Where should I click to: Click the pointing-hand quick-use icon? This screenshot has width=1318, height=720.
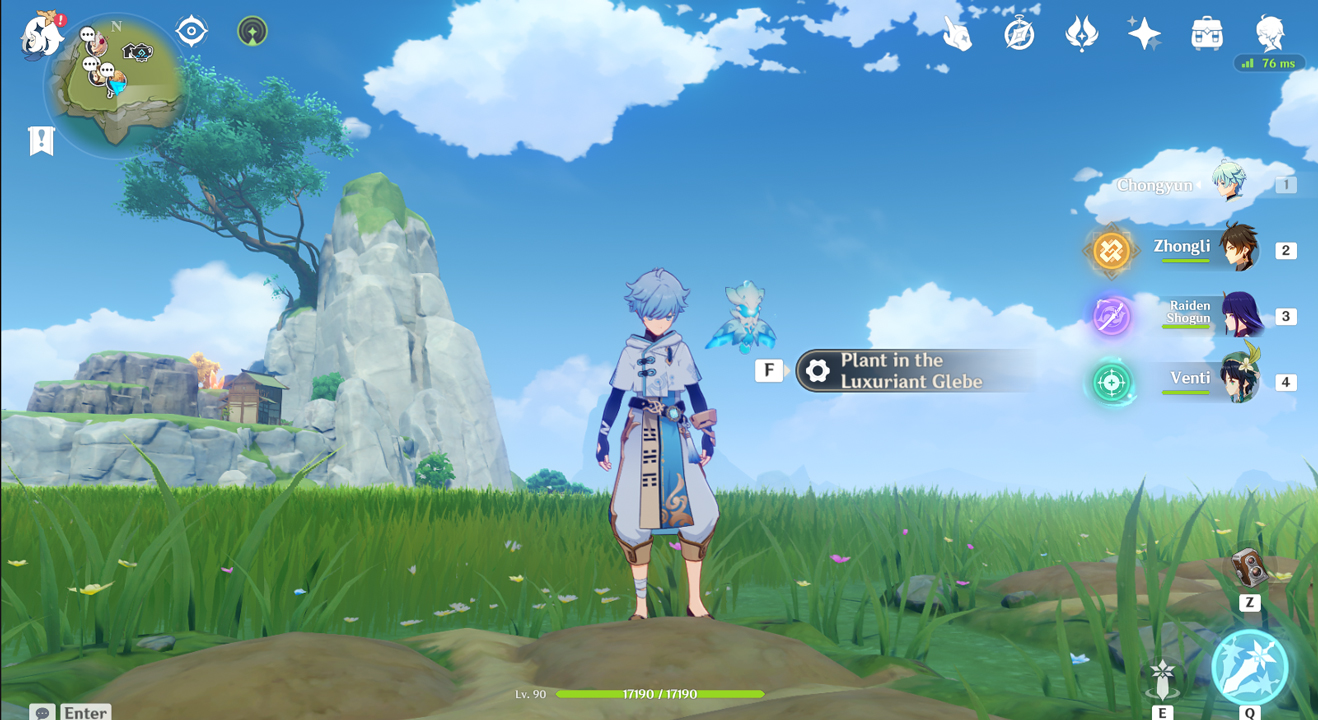coord(957,33)
